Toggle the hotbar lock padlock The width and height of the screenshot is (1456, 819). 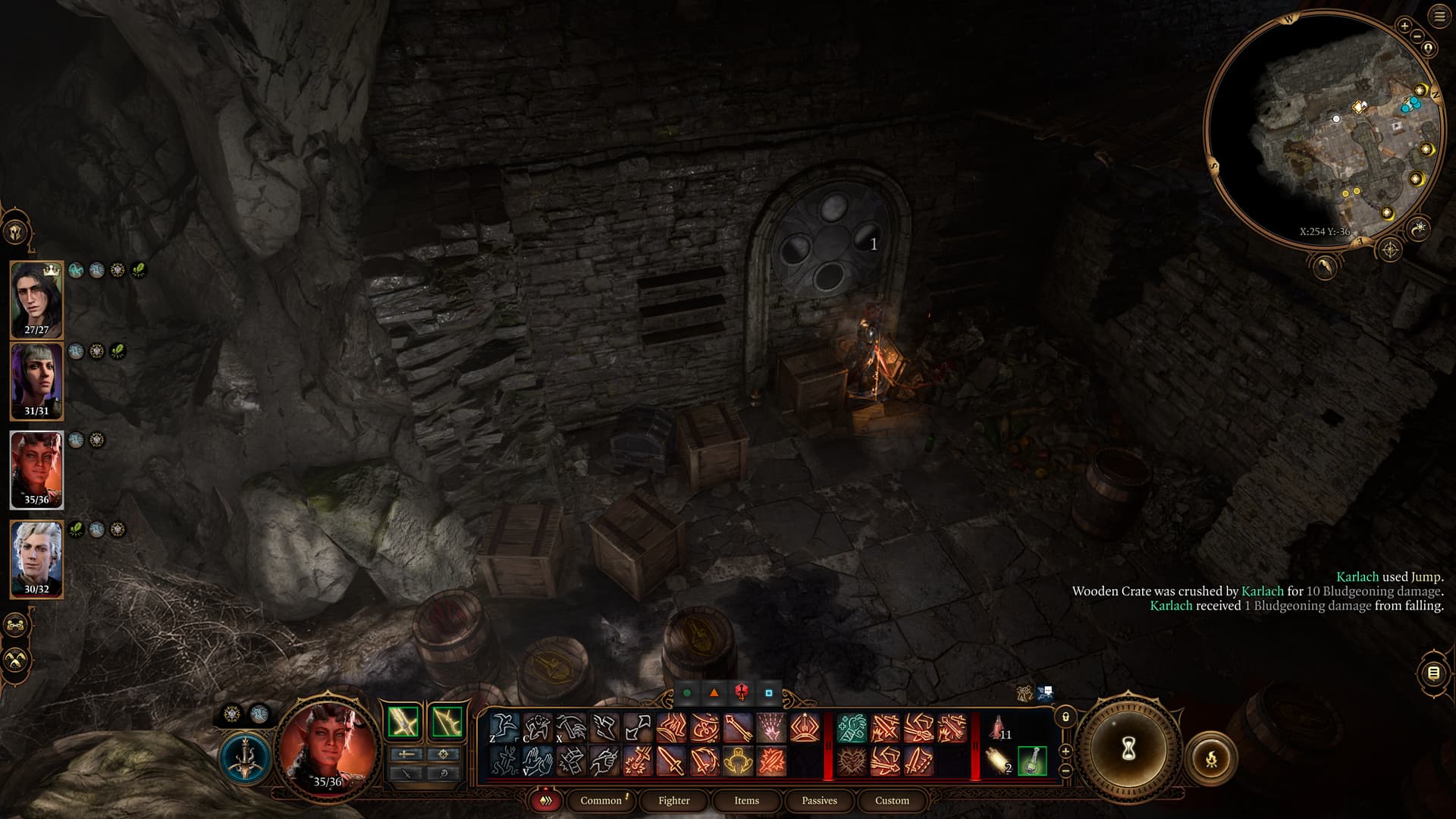1065,717
